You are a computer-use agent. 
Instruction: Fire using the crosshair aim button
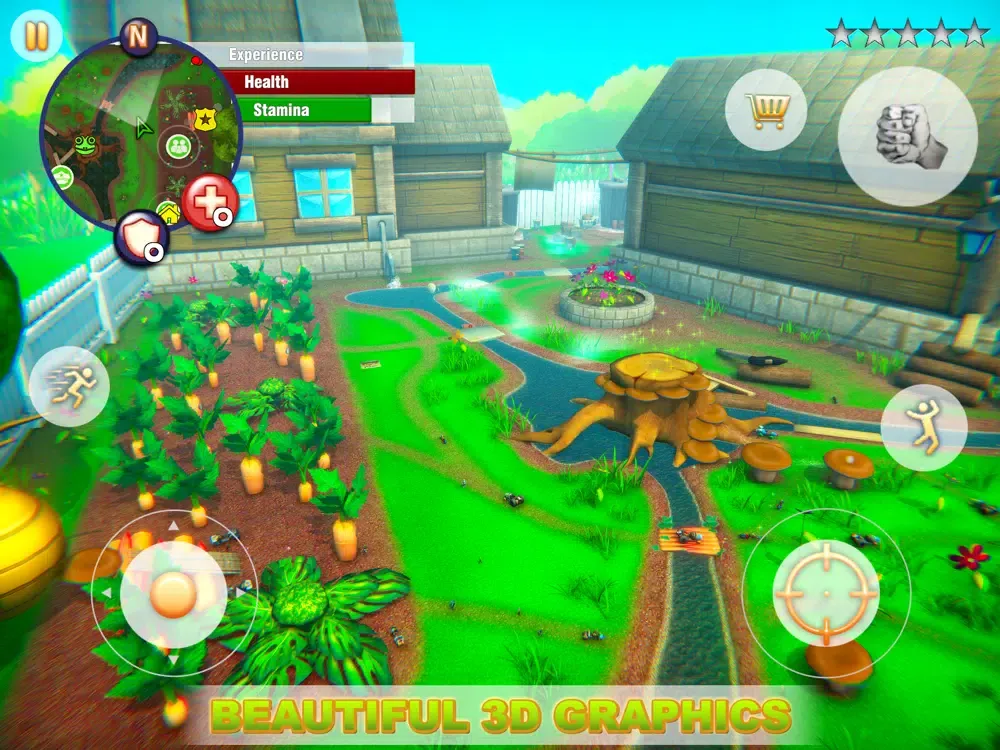(826, 593)
